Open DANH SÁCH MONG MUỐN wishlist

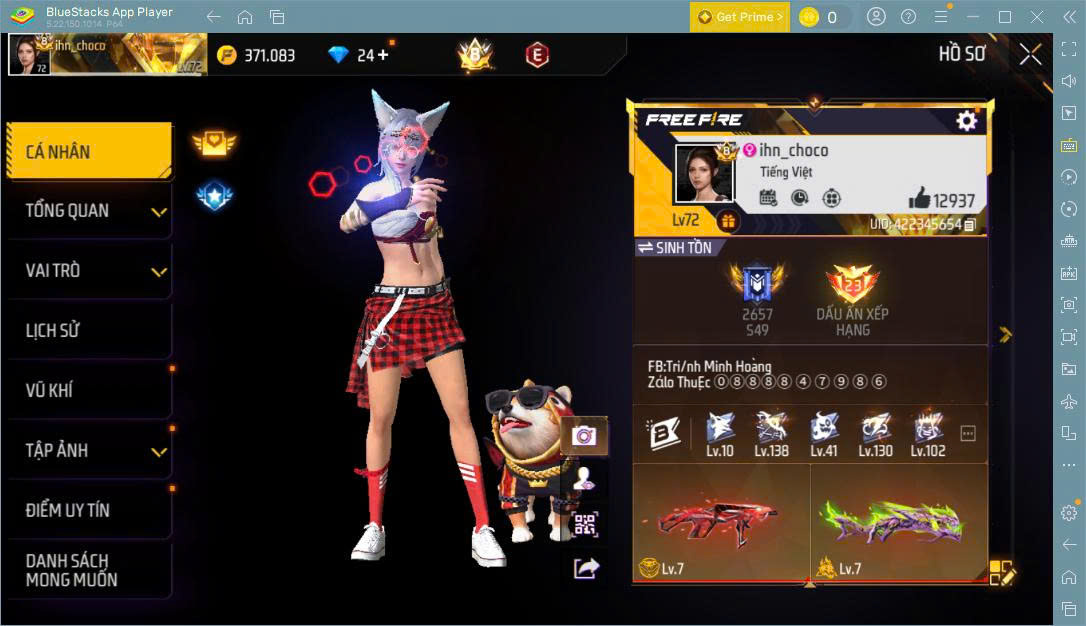pos(88,570)
